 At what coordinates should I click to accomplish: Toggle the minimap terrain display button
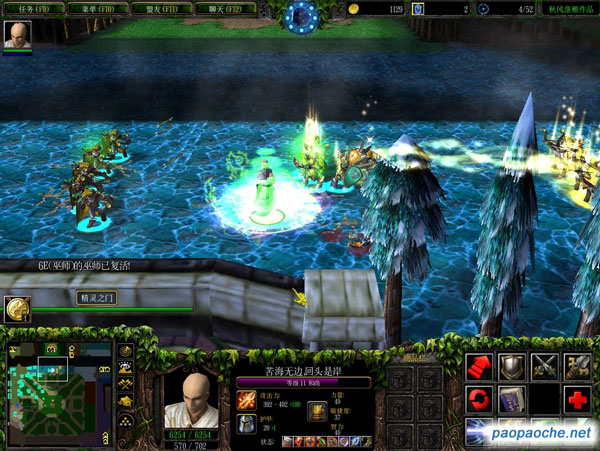127,368
